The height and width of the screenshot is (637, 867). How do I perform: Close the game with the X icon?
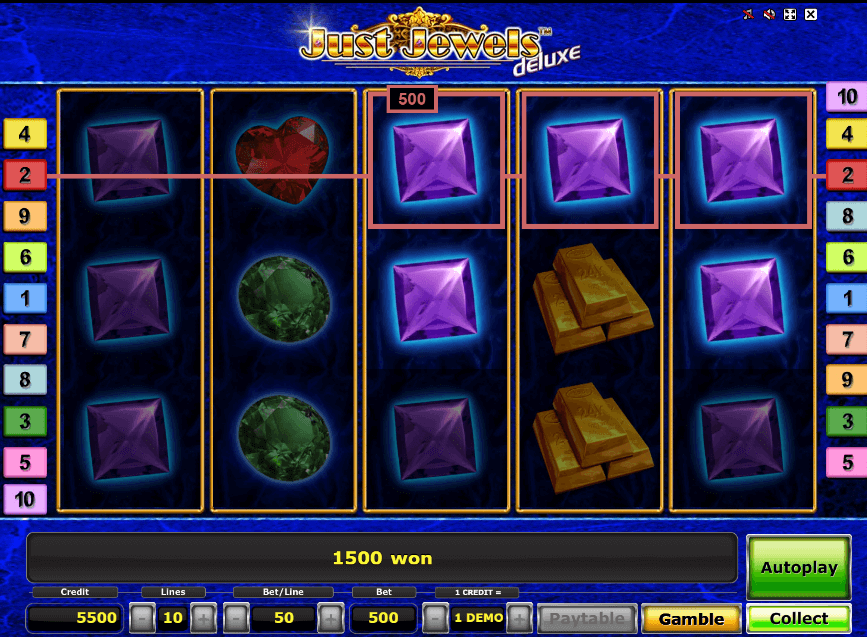tap(811, 15)
